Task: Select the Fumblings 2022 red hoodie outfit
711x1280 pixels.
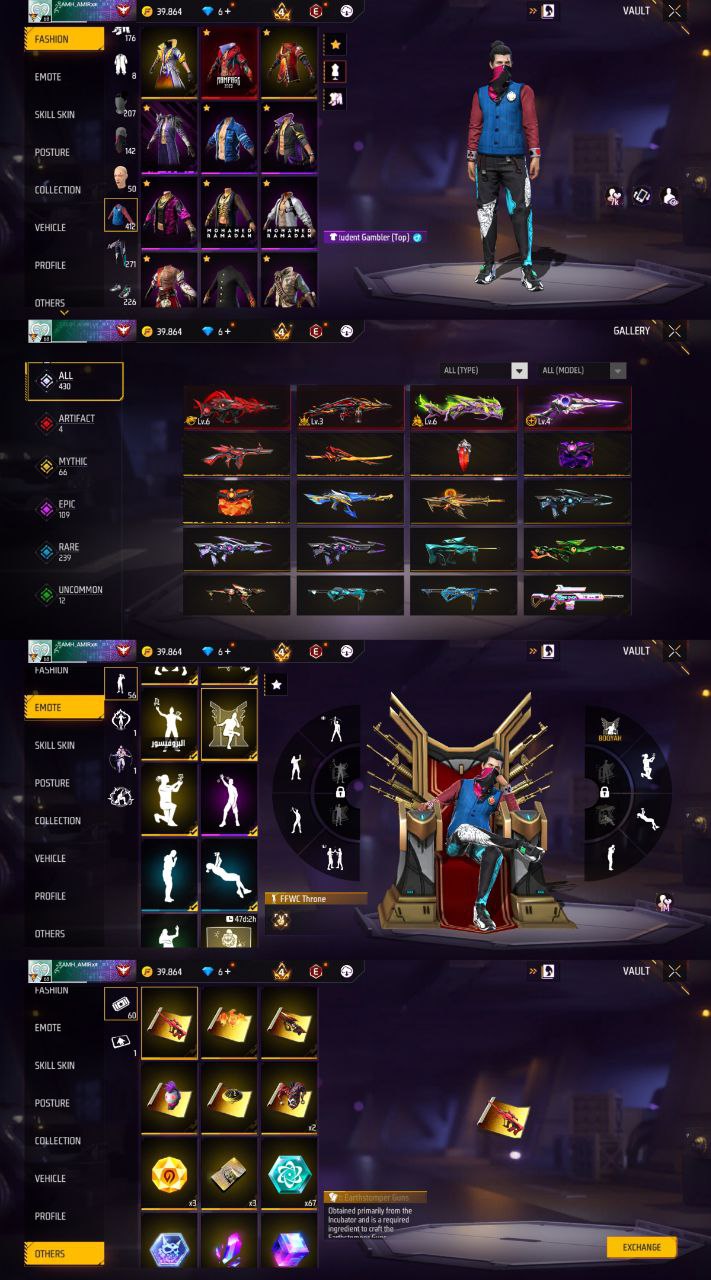Action: click(230, 62)
